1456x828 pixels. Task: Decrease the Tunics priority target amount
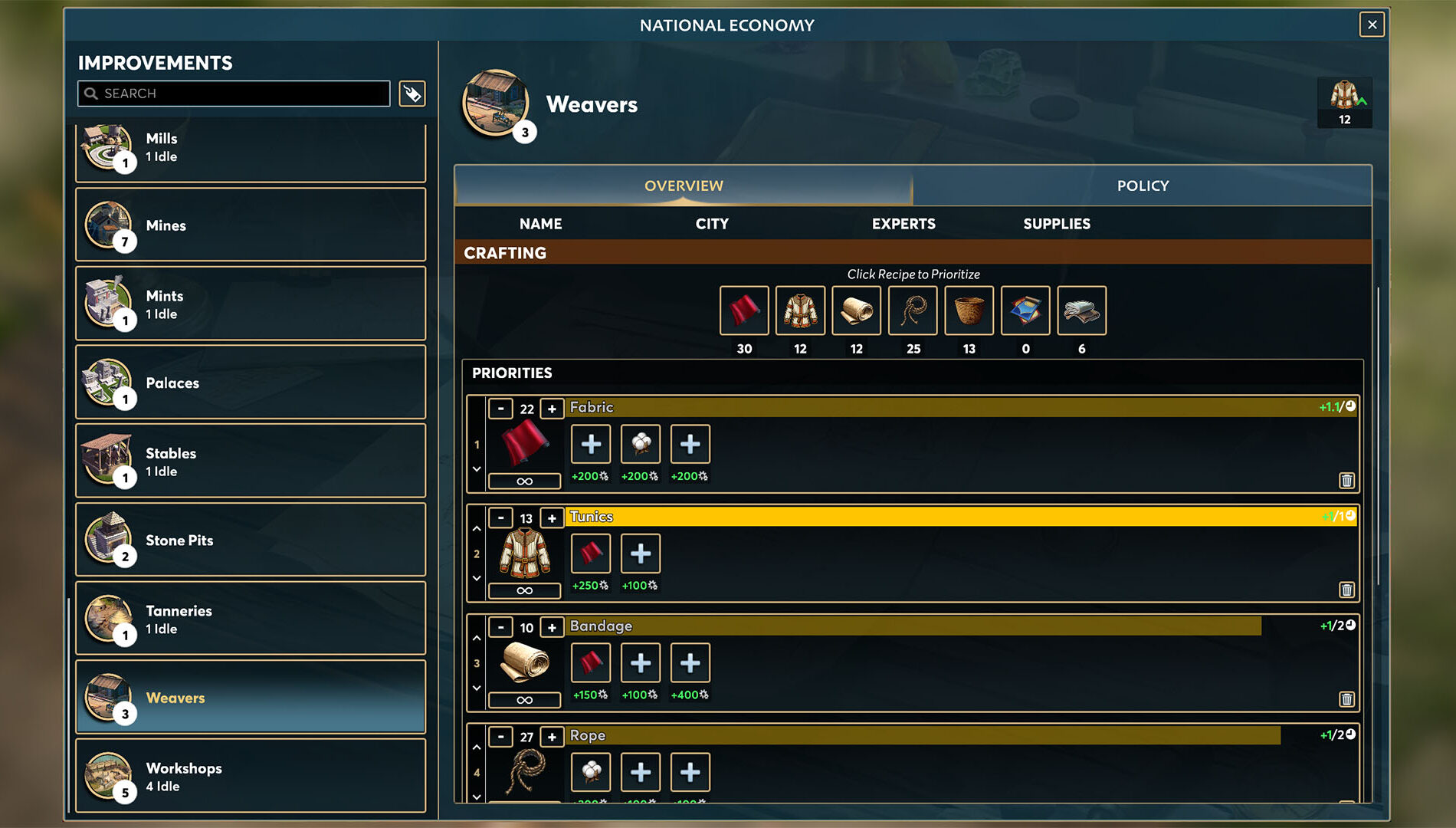click(501, 518)
